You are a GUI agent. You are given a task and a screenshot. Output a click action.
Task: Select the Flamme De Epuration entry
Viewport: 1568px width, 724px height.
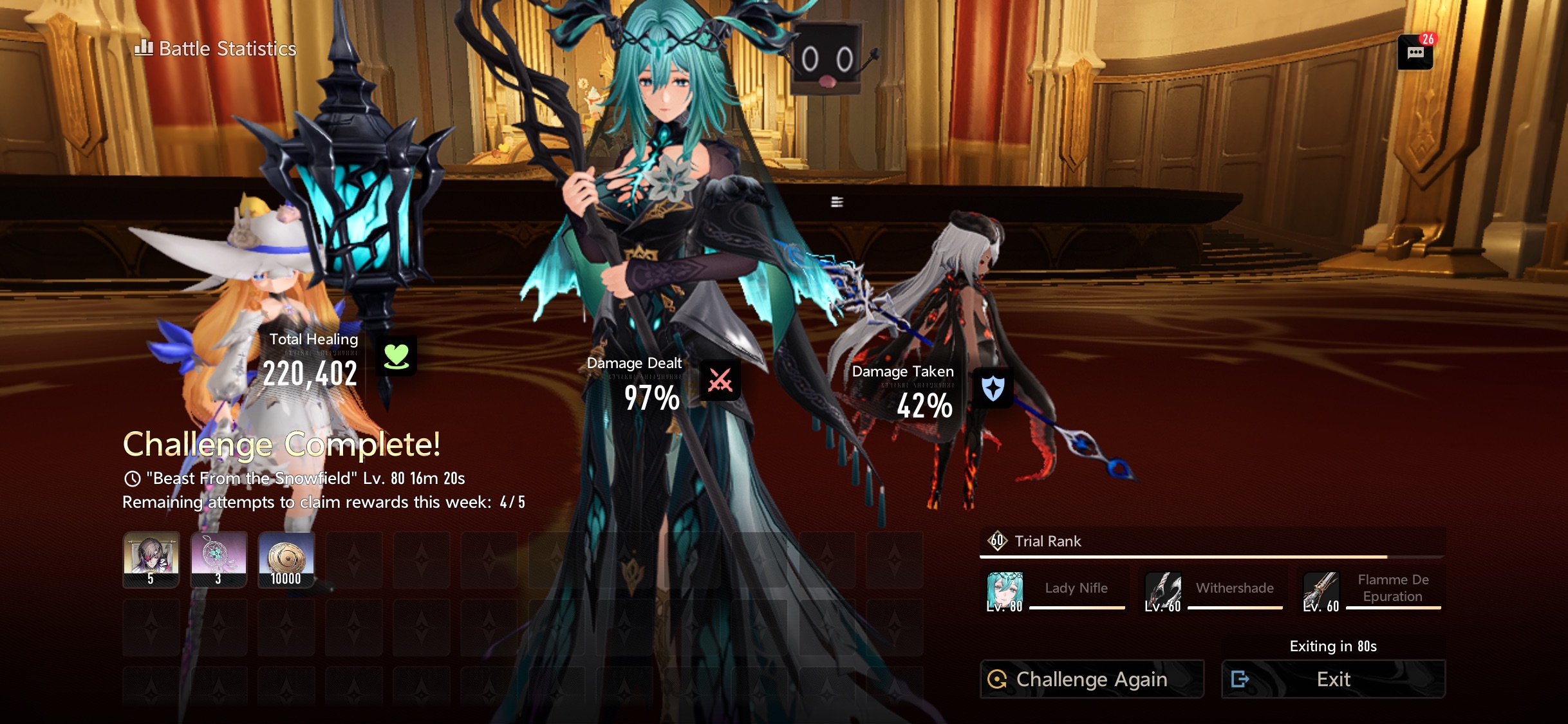click(x=1372, y=590)
